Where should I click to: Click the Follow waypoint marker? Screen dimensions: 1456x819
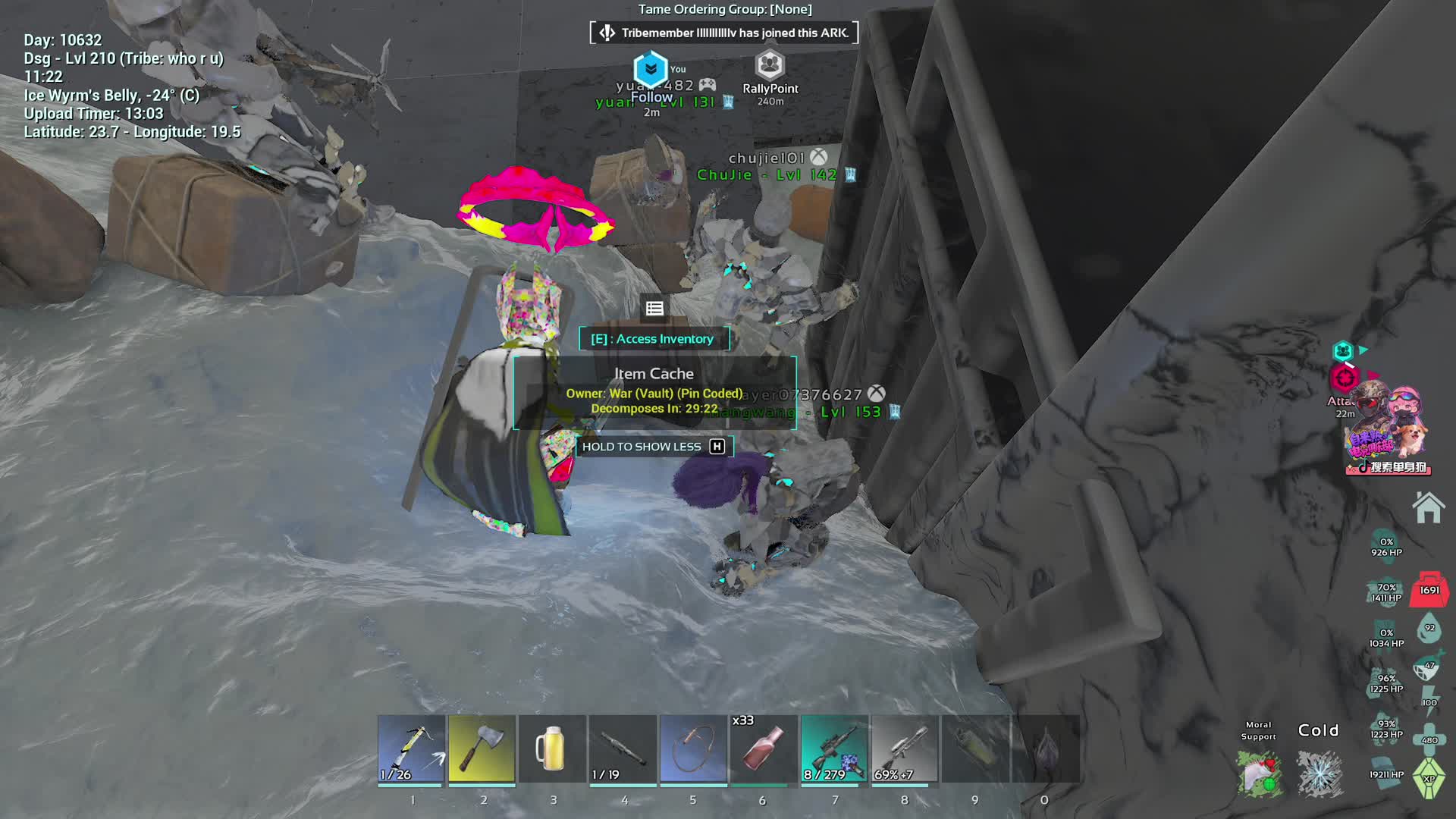pyautogui.click(x=651, y=70)
